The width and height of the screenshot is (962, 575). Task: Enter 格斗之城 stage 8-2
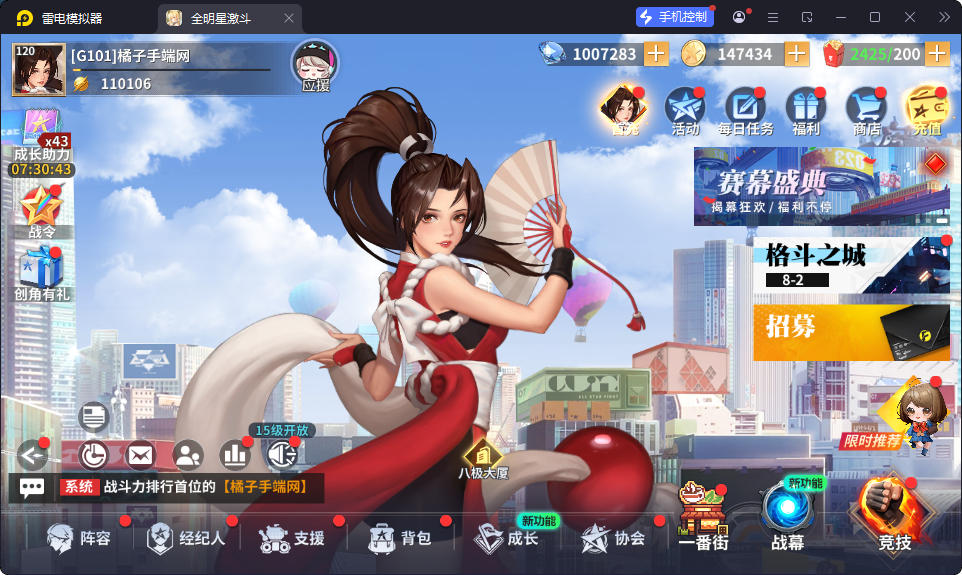coord(851,265)
